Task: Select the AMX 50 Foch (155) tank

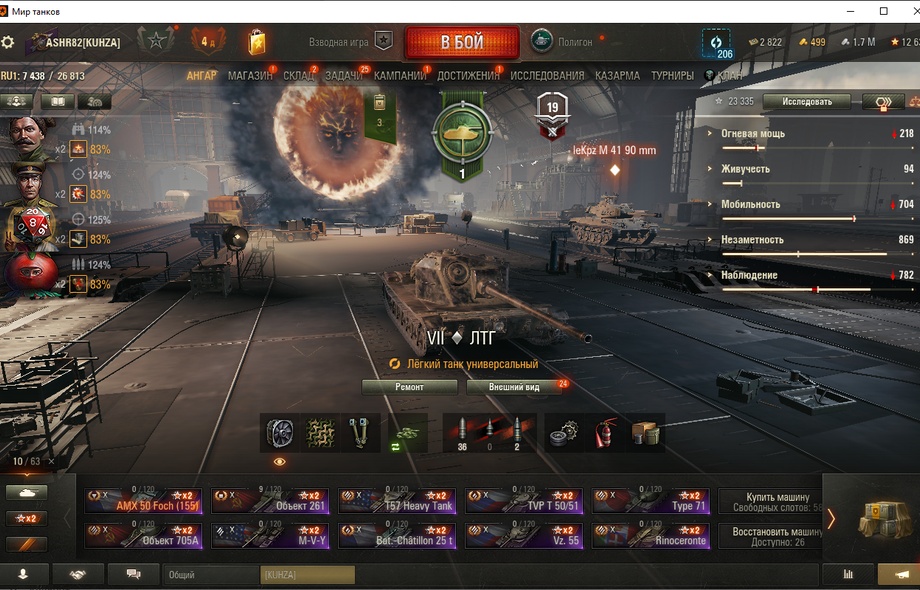Action: (144, 501)
